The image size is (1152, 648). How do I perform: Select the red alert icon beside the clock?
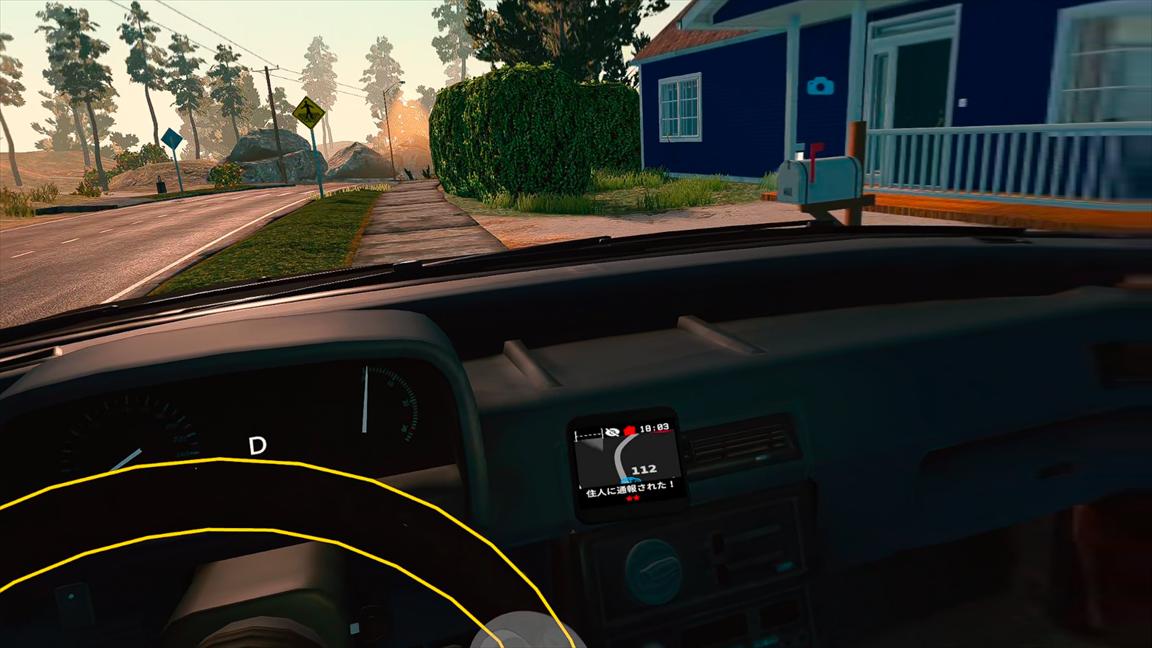tap(630, 431)
